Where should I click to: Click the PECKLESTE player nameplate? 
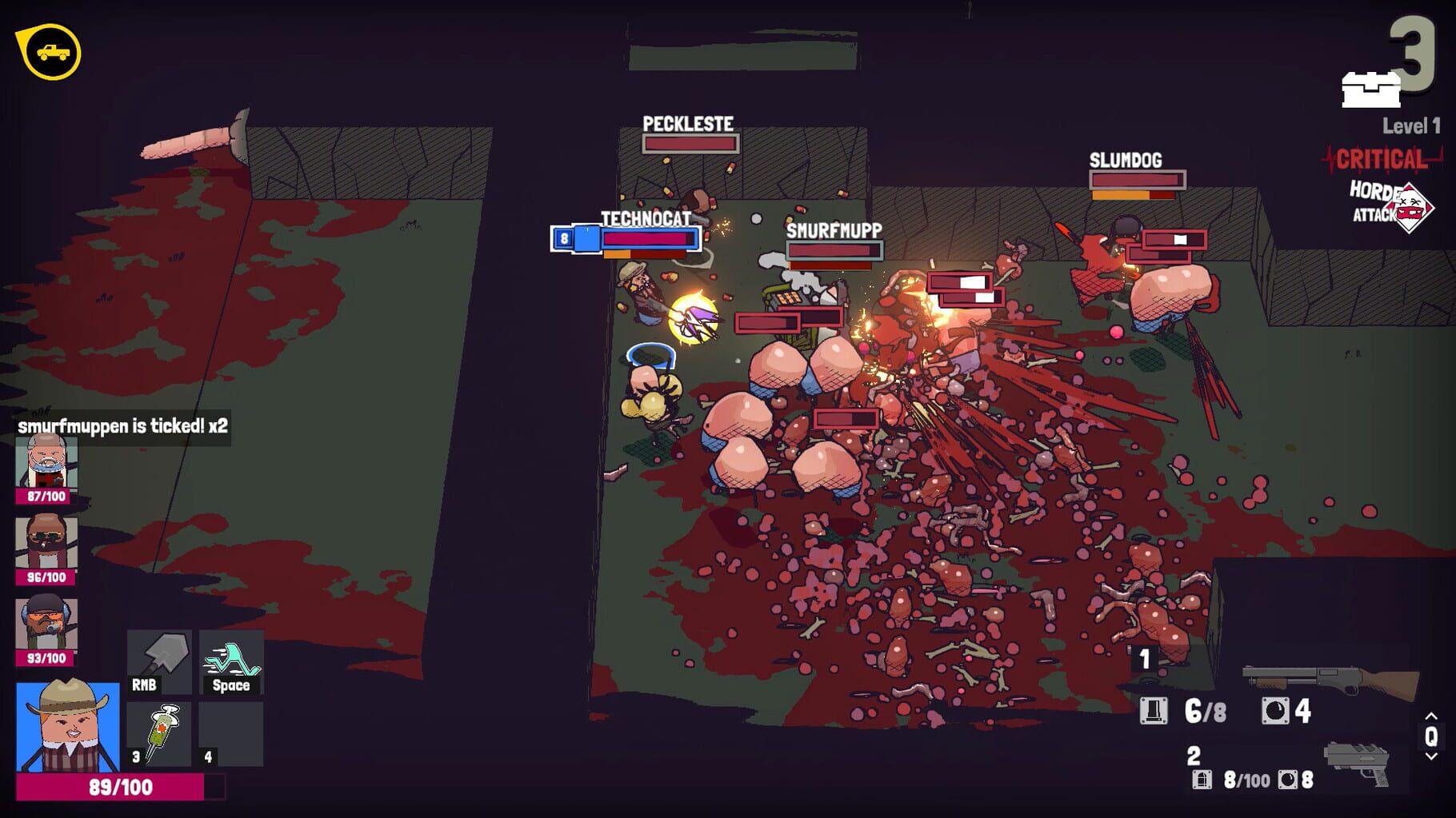(686, 125)
